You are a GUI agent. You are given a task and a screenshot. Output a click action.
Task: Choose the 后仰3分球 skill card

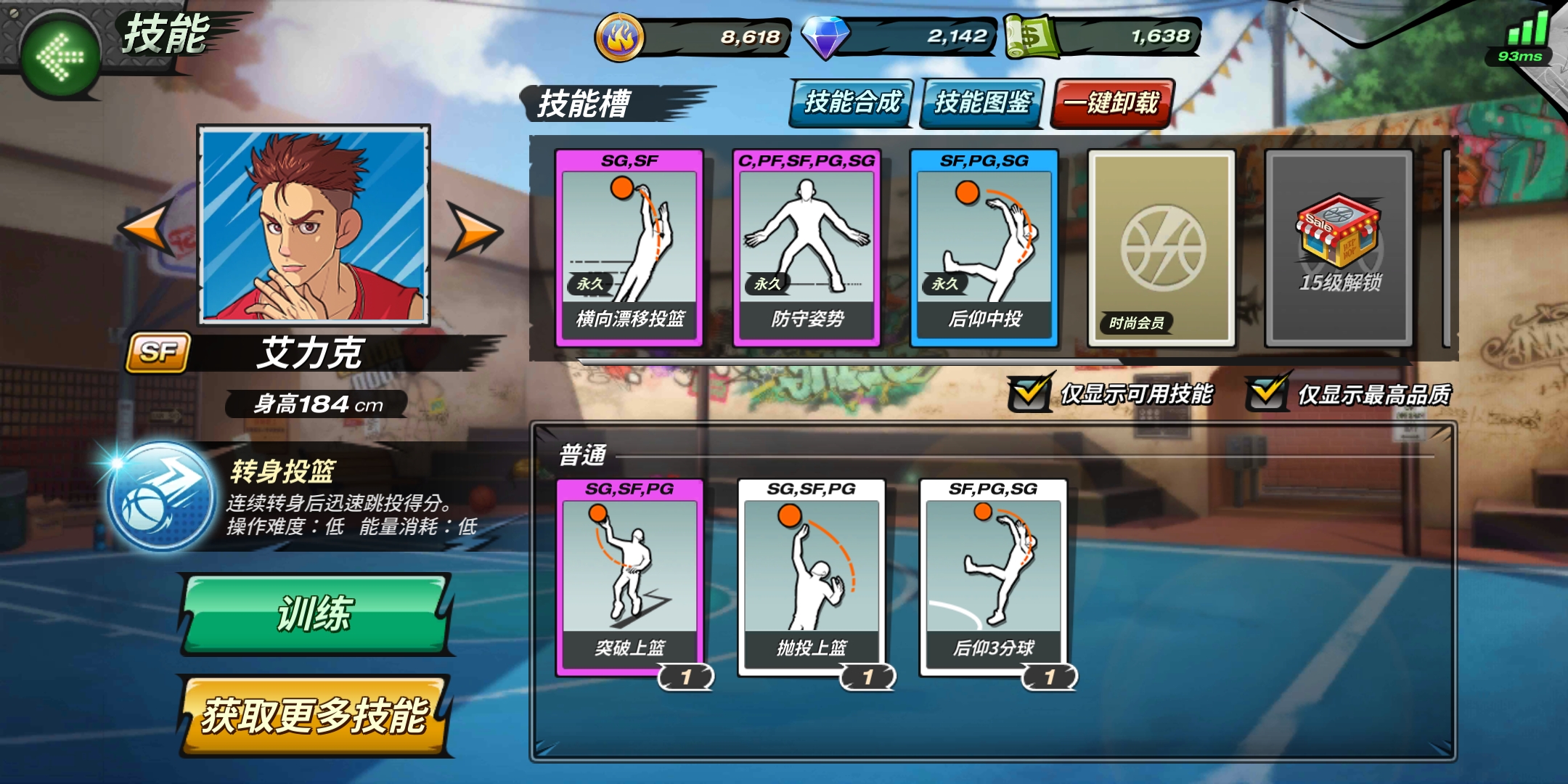point(993,578)
